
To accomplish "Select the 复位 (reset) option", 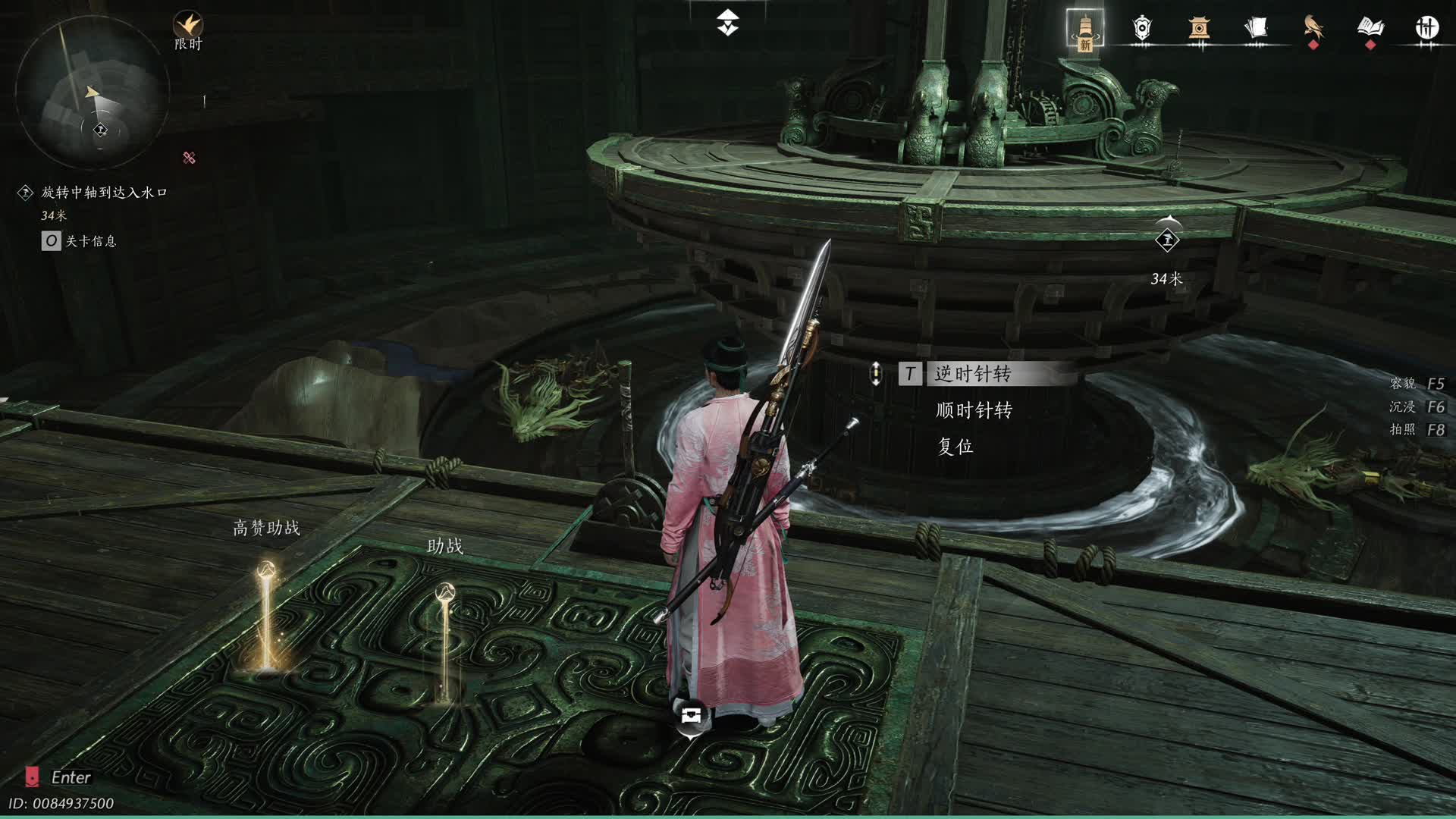I will coord(955,447).
